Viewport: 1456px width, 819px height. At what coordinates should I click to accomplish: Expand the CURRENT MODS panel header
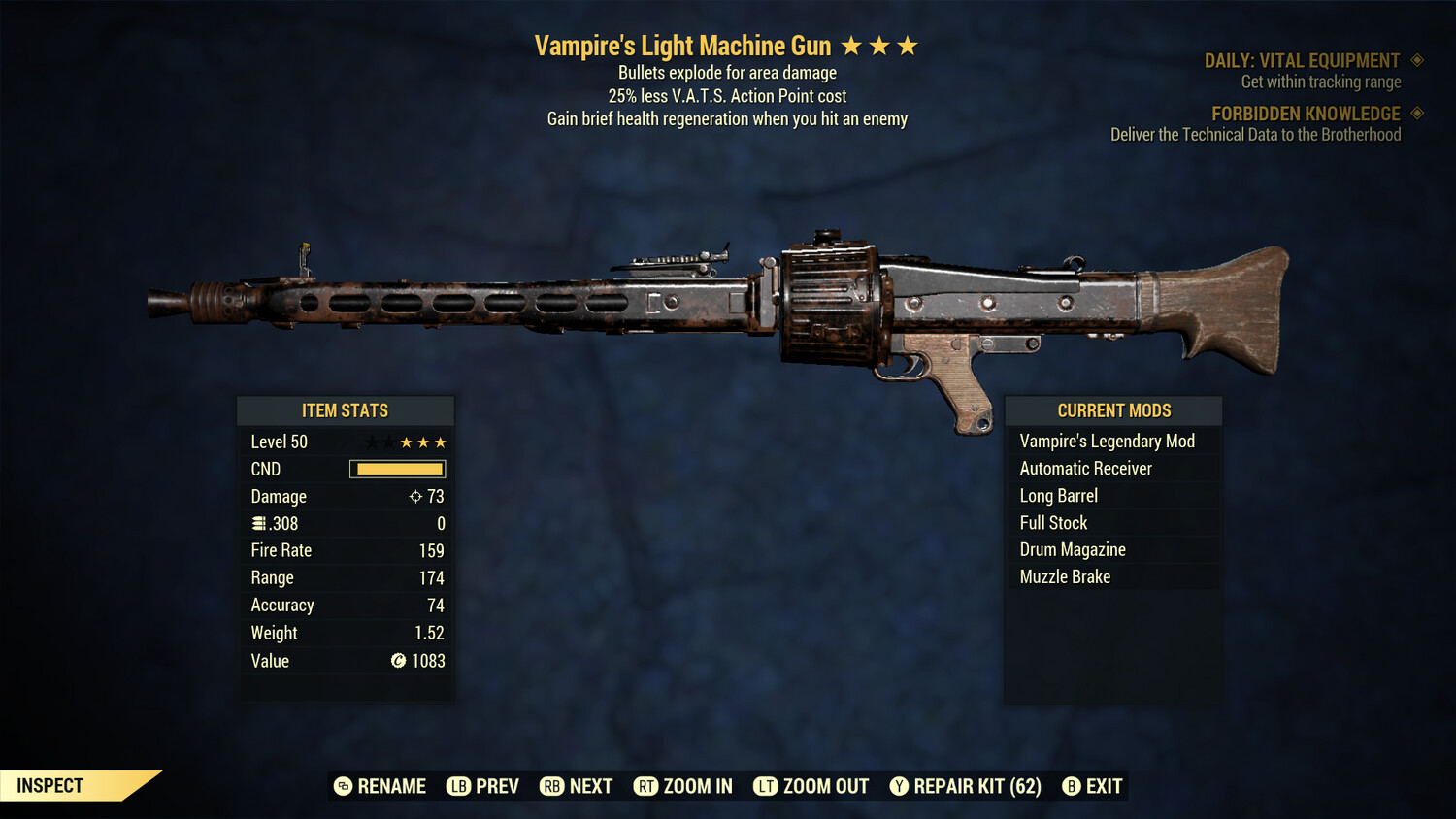click(1112, 409)
